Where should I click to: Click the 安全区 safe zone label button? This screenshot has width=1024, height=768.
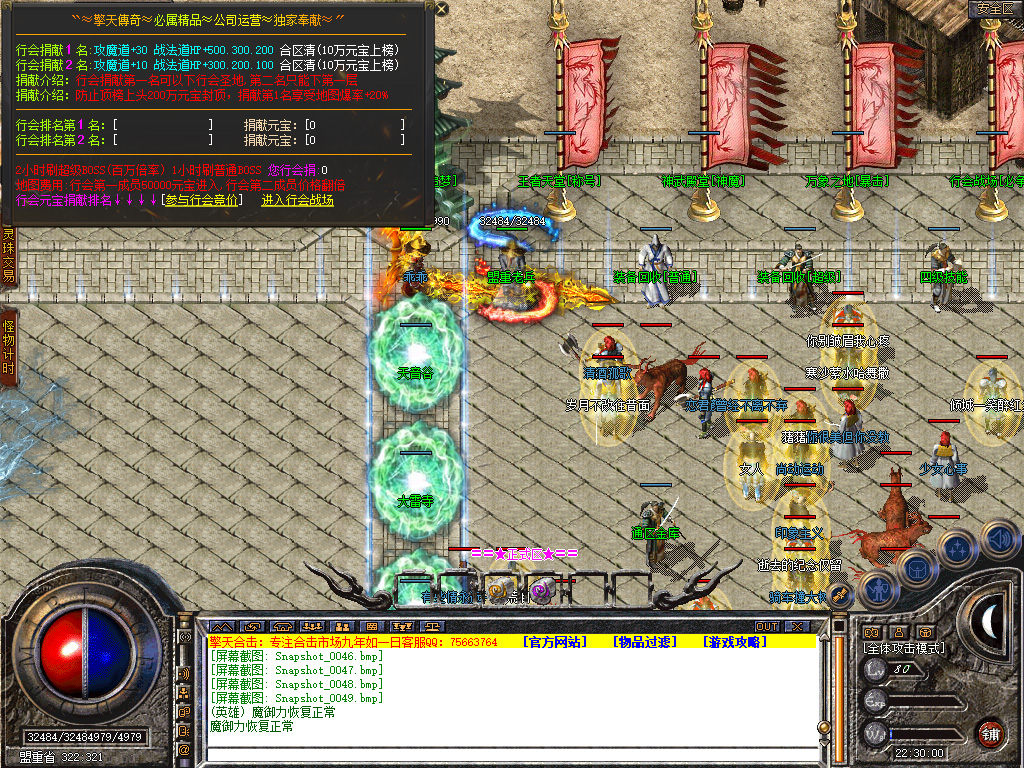[x=995, y=9]
